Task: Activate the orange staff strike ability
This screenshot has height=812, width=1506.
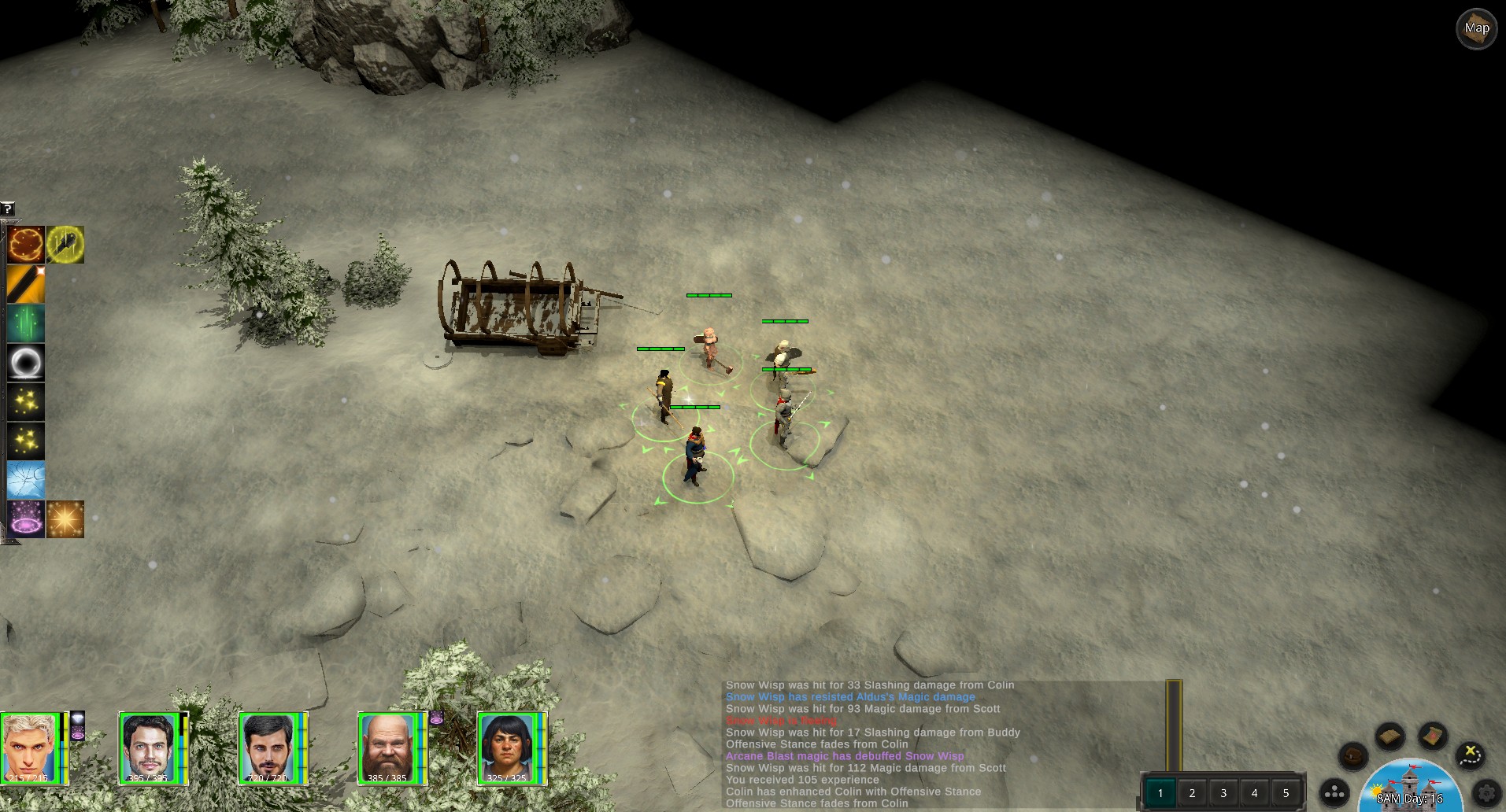Action: [x=26, y=284]
